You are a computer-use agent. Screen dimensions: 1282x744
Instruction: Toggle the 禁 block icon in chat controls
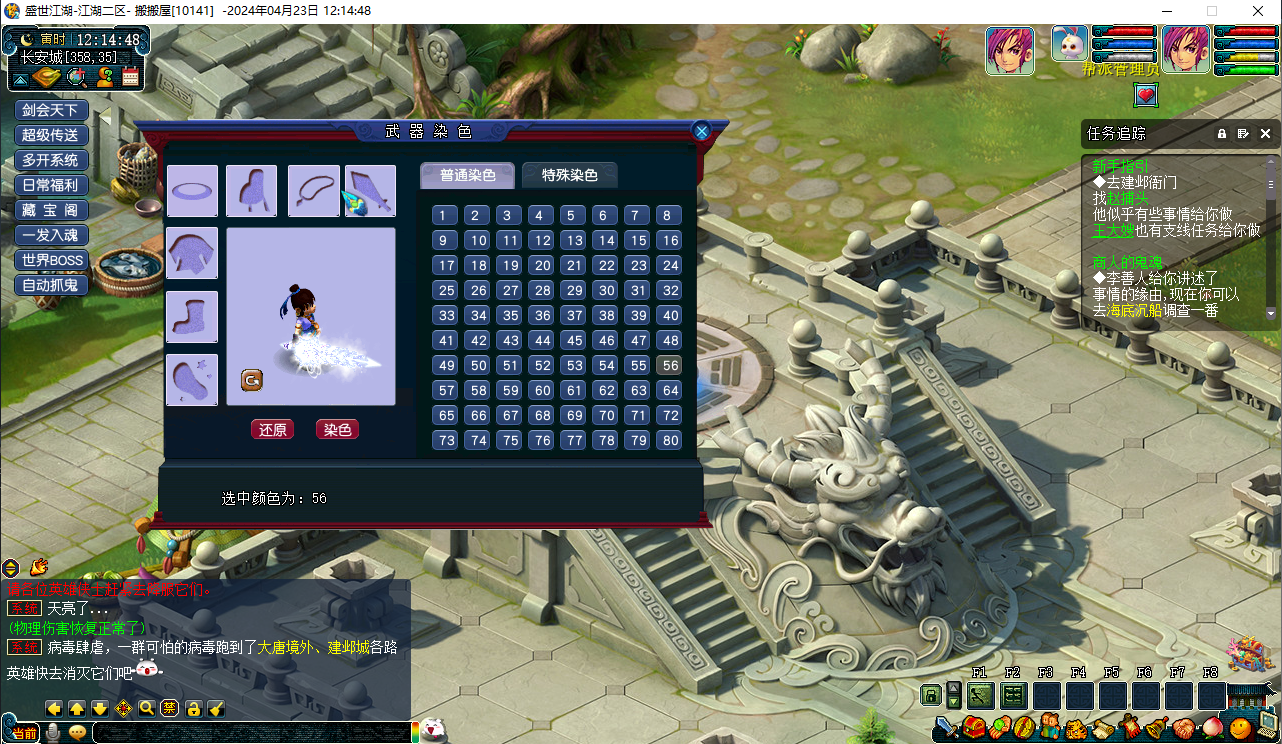pyautogui.click(x=169, y=708)
